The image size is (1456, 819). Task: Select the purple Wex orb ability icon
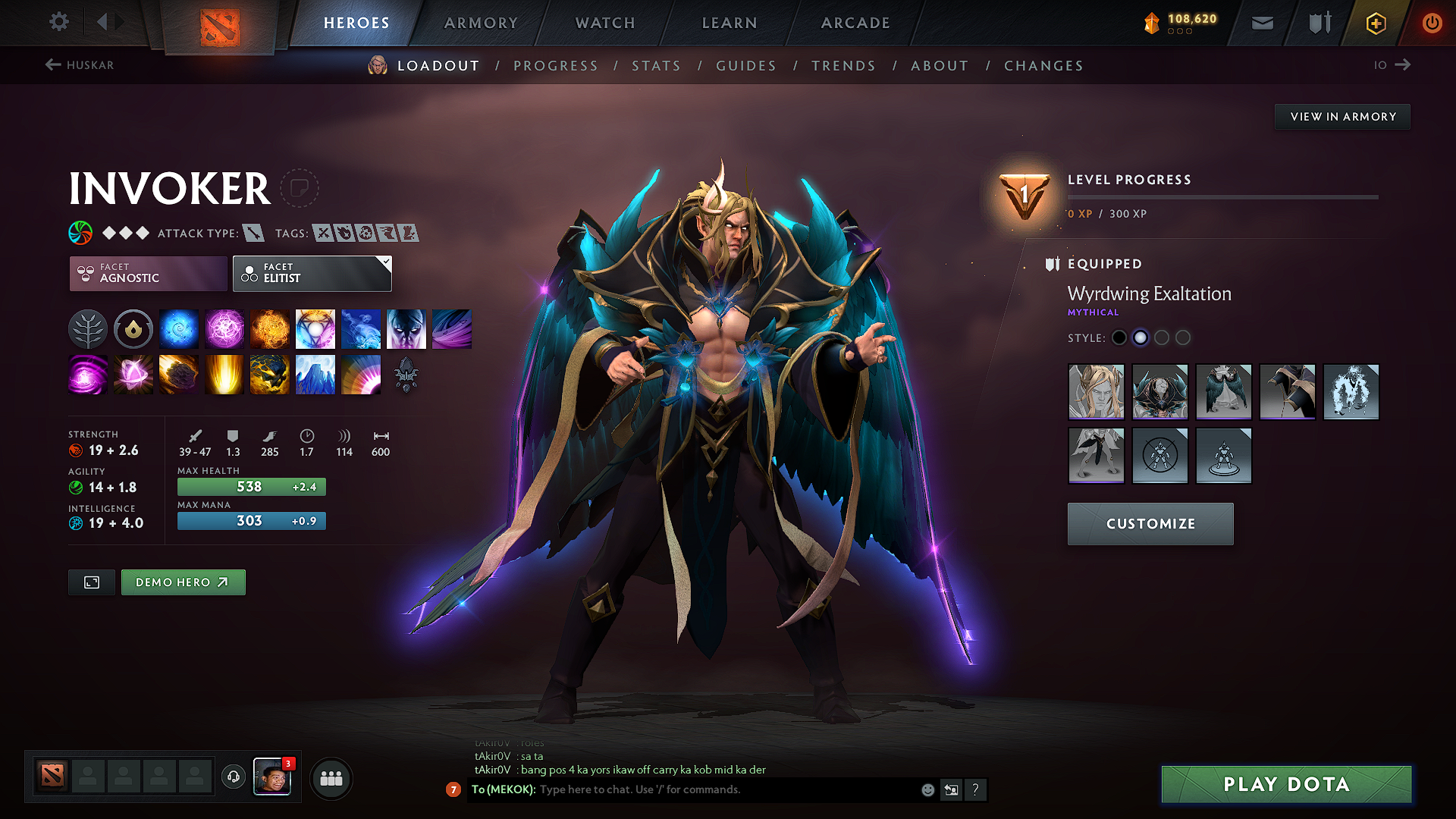point(224,328)
